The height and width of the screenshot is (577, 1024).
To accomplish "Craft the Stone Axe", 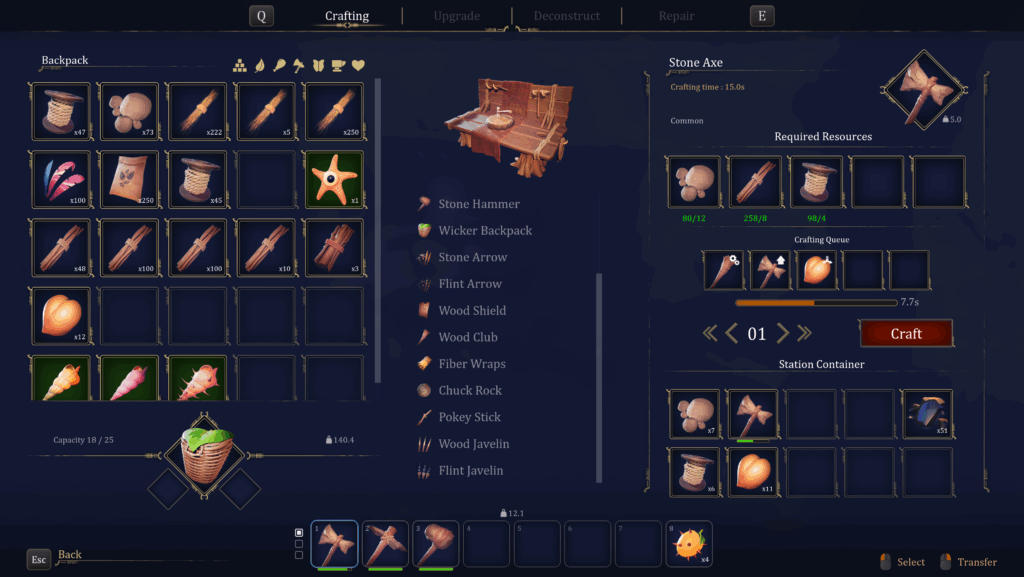I will [905, 334].
